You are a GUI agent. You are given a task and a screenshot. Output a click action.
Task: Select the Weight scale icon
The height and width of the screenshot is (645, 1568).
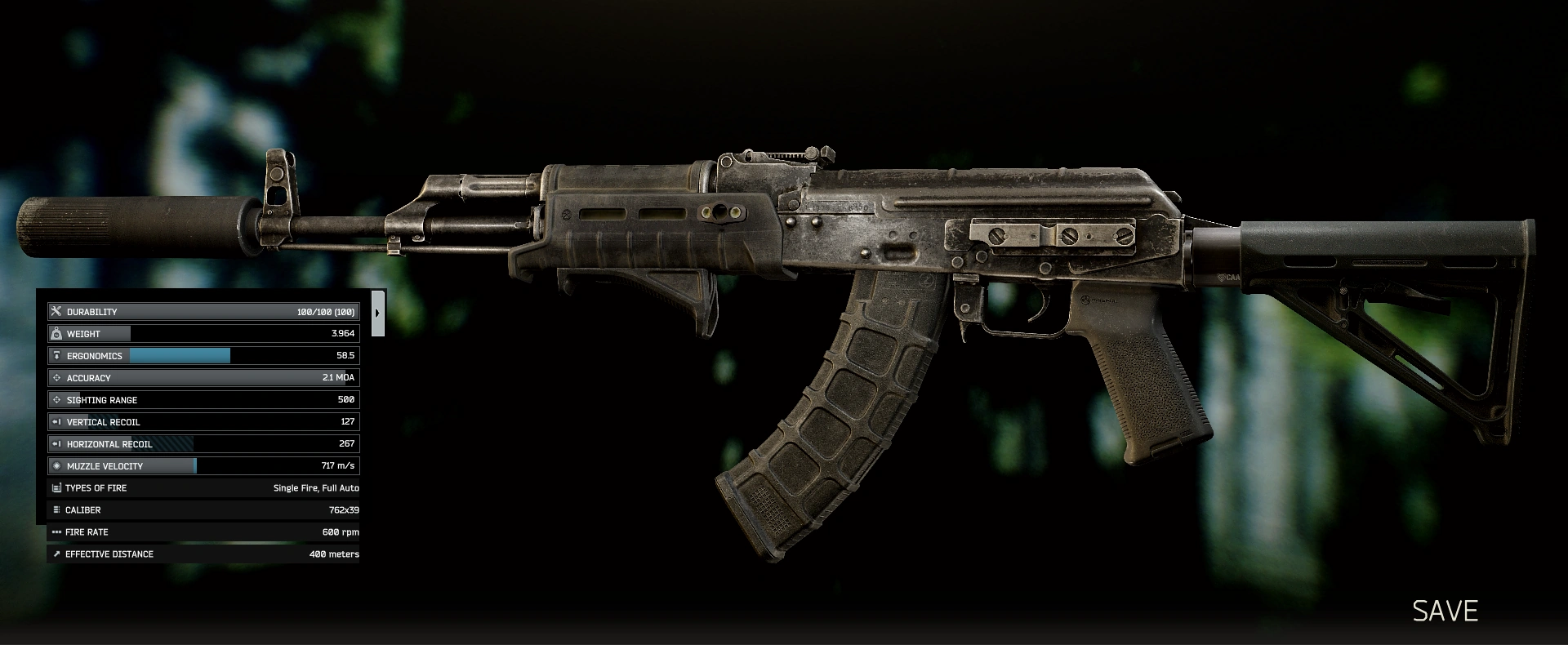point(56,333)
